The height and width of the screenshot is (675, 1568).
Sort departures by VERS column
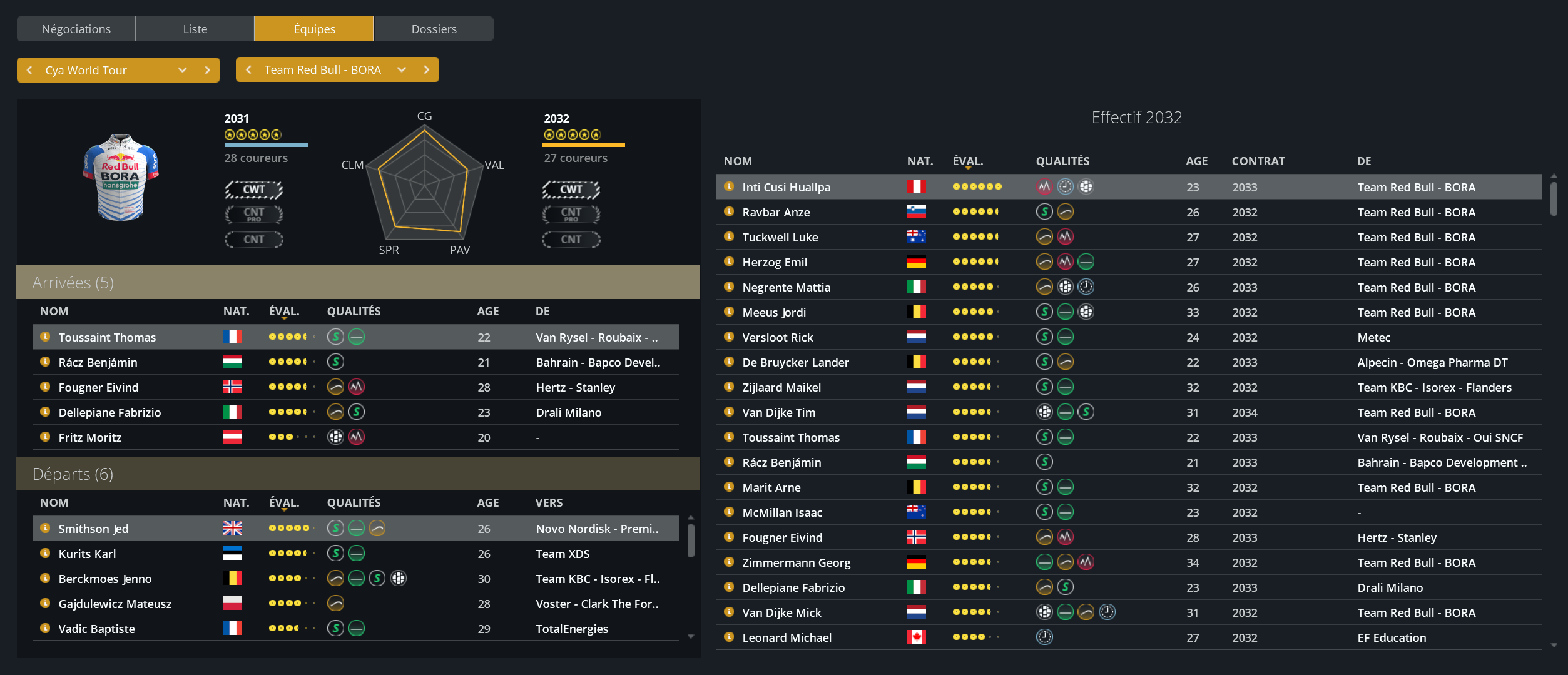pyautogui.click(x=549, y=502)
